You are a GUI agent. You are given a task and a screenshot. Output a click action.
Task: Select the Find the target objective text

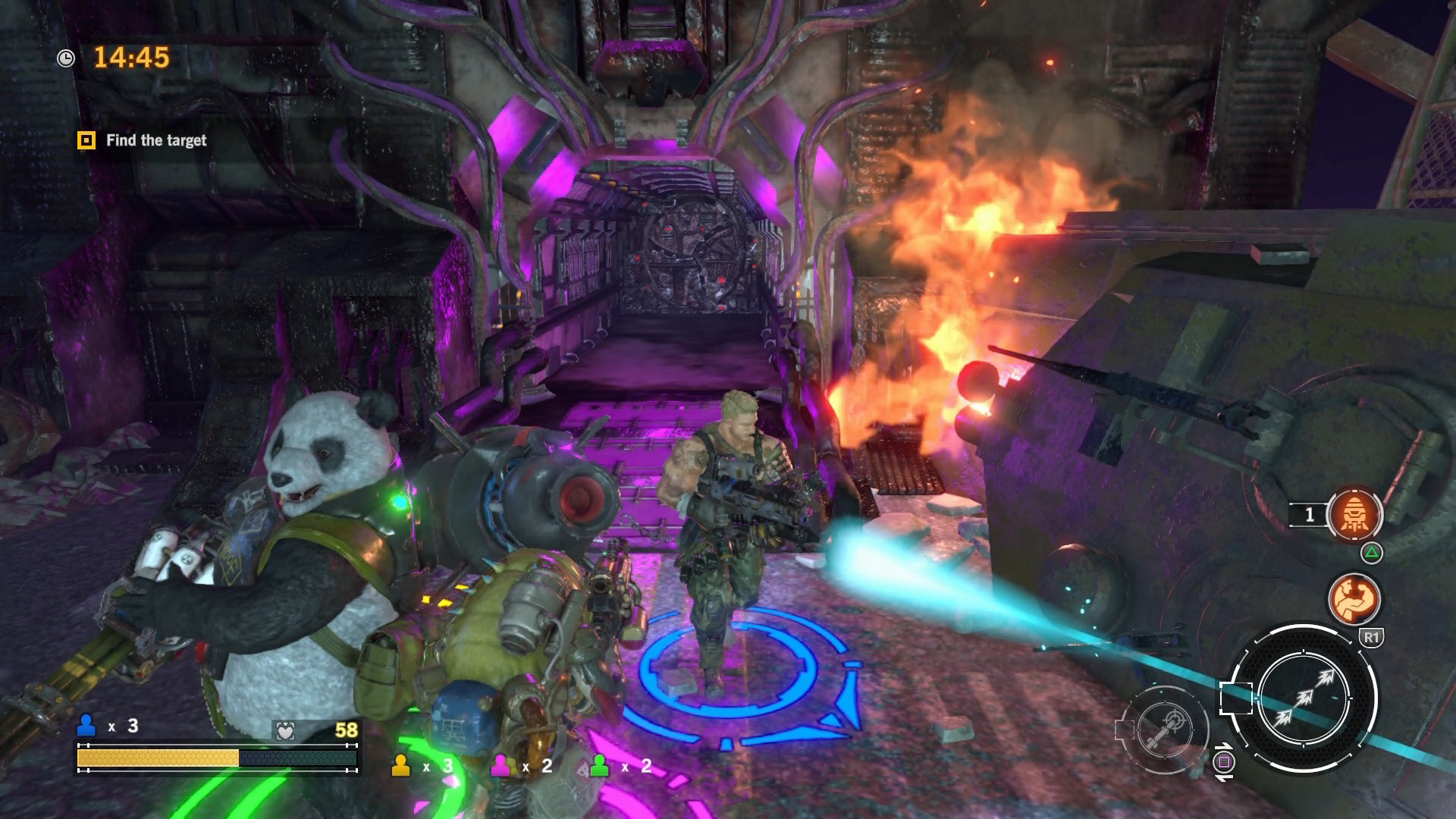156,140
